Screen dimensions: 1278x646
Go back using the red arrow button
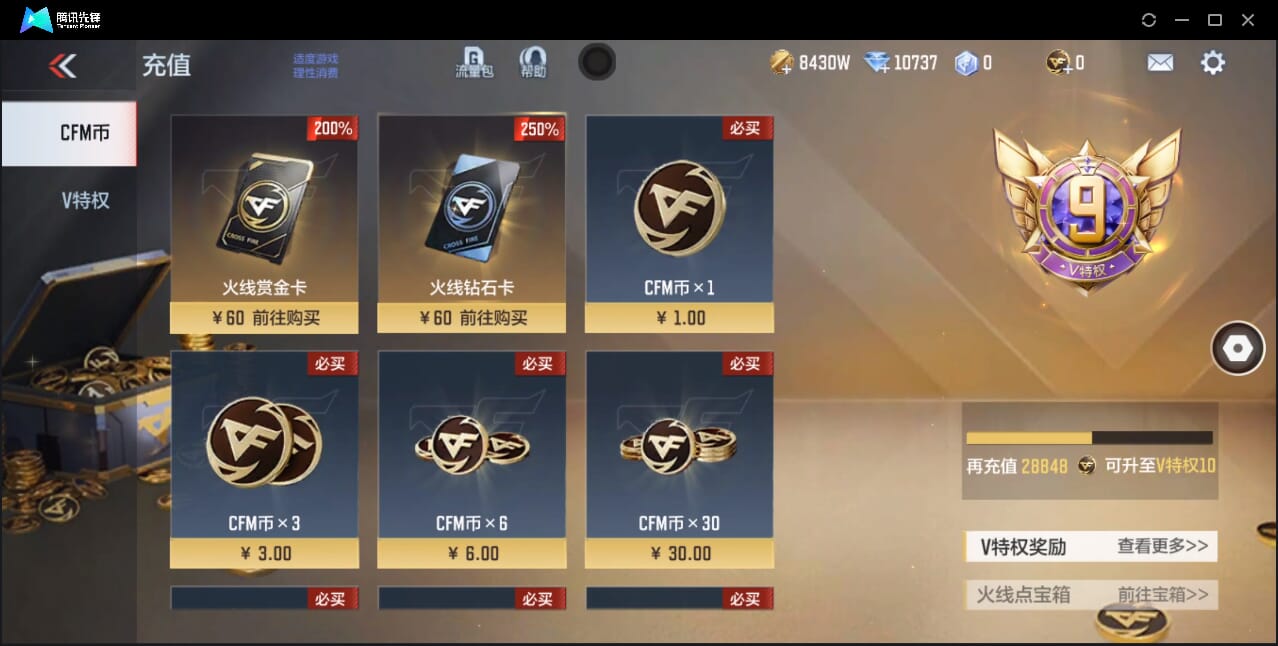[x=63, y=66]
